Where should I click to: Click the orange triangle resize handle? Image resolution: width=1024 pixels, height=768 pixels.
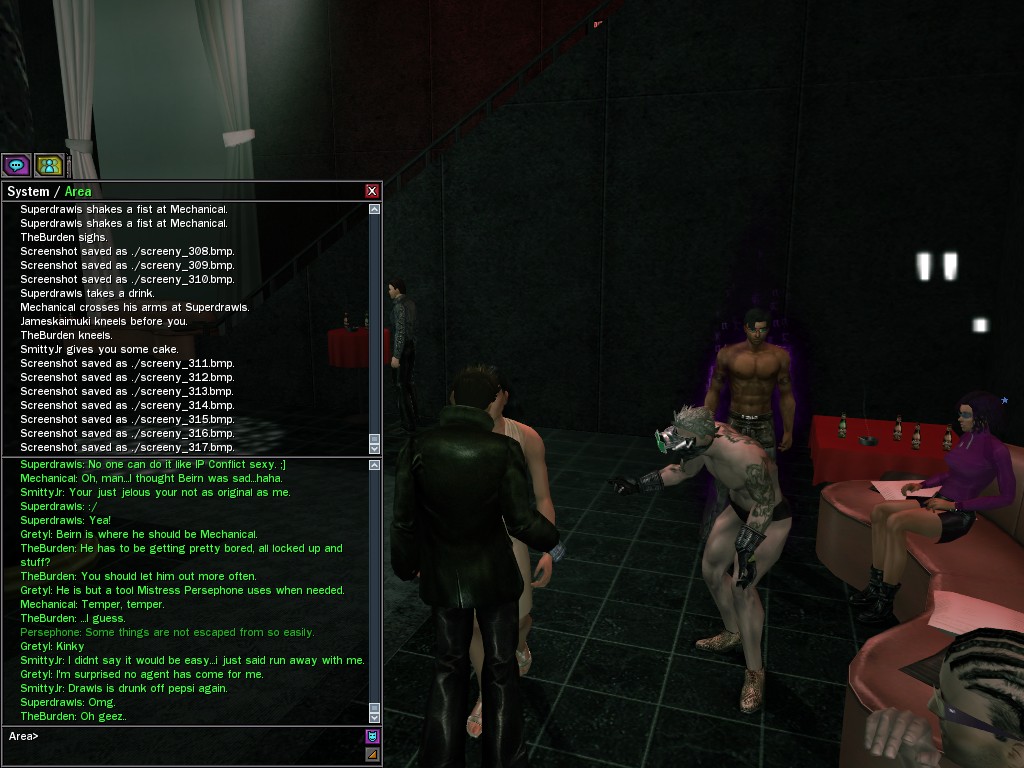pos(372,754)
